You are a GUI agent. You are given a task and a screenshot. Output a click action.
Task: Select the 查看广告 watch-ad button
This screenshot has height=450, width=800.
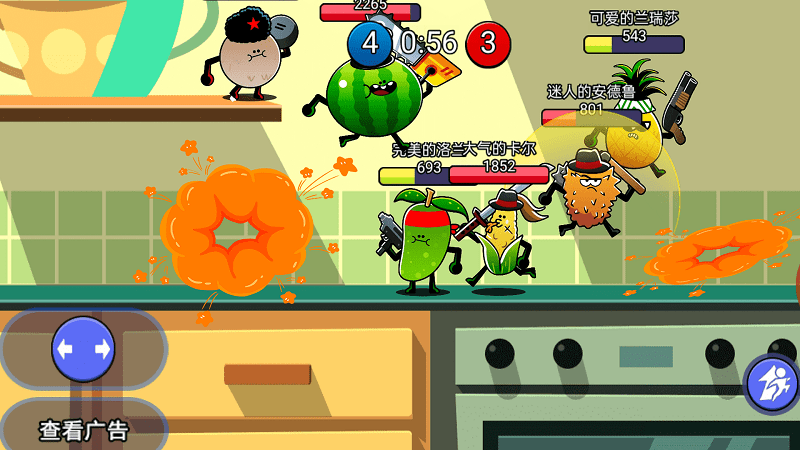84,430
